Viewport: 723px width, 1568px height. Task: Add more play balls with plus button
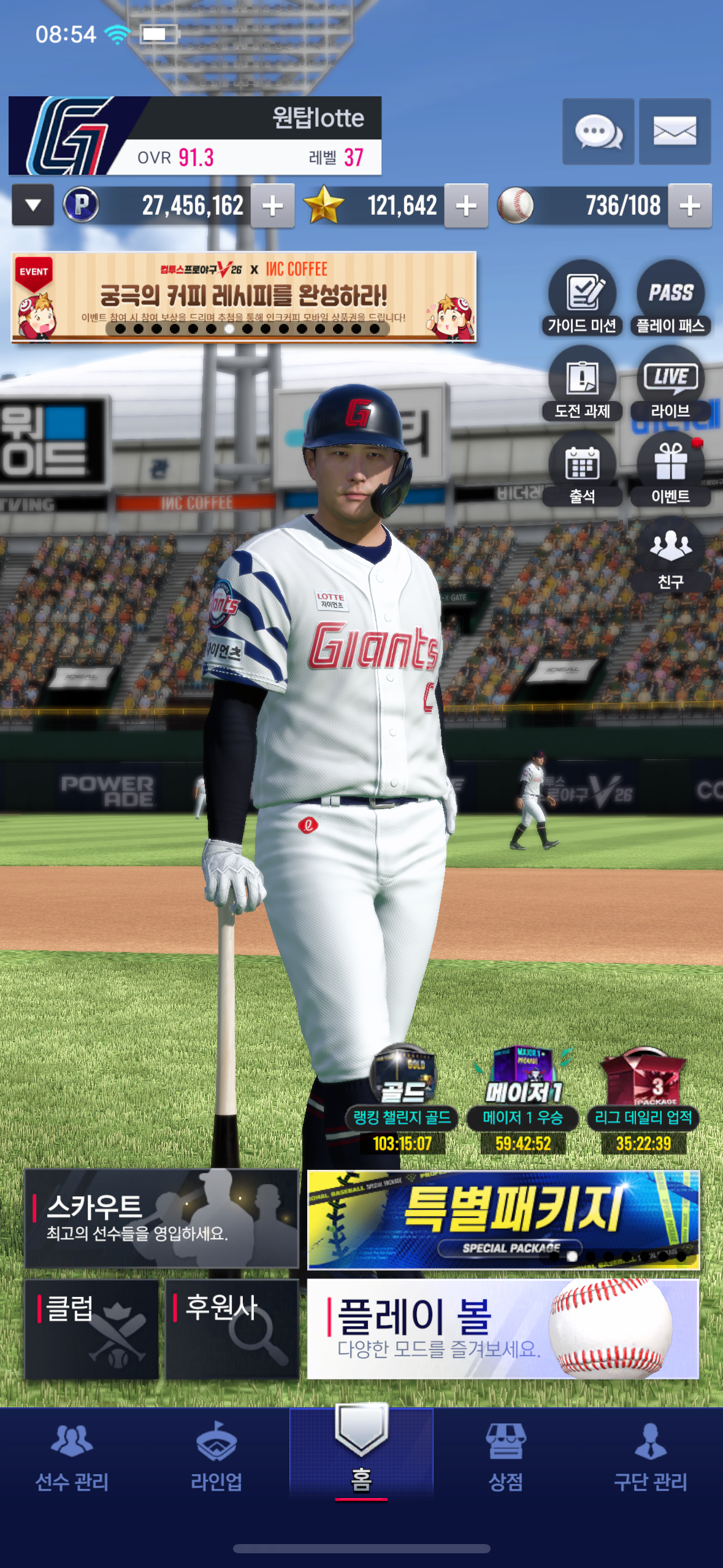coord(690,206)
